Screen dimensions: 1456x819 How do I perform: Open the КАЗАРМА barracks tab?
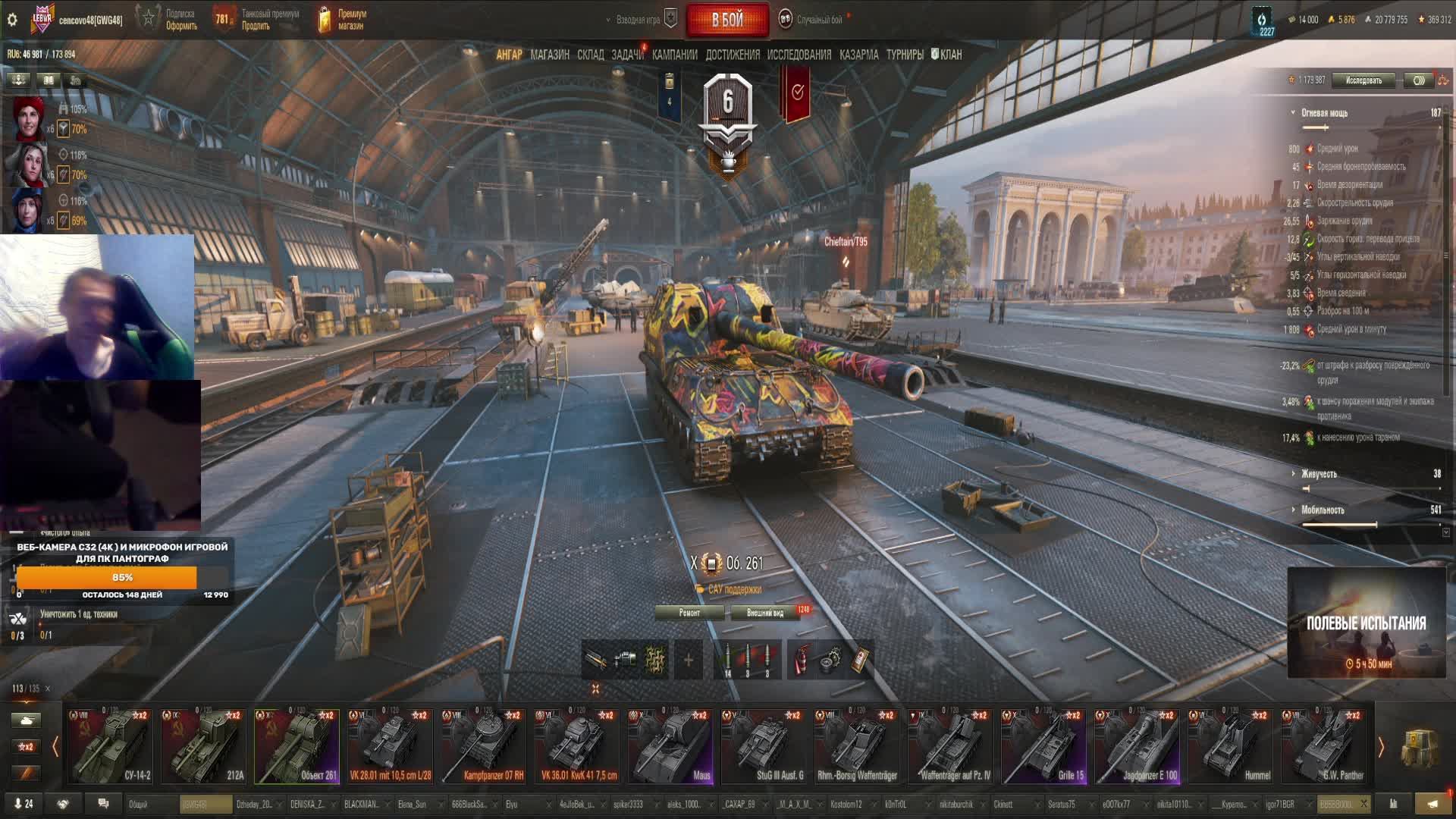coord(858,55)
